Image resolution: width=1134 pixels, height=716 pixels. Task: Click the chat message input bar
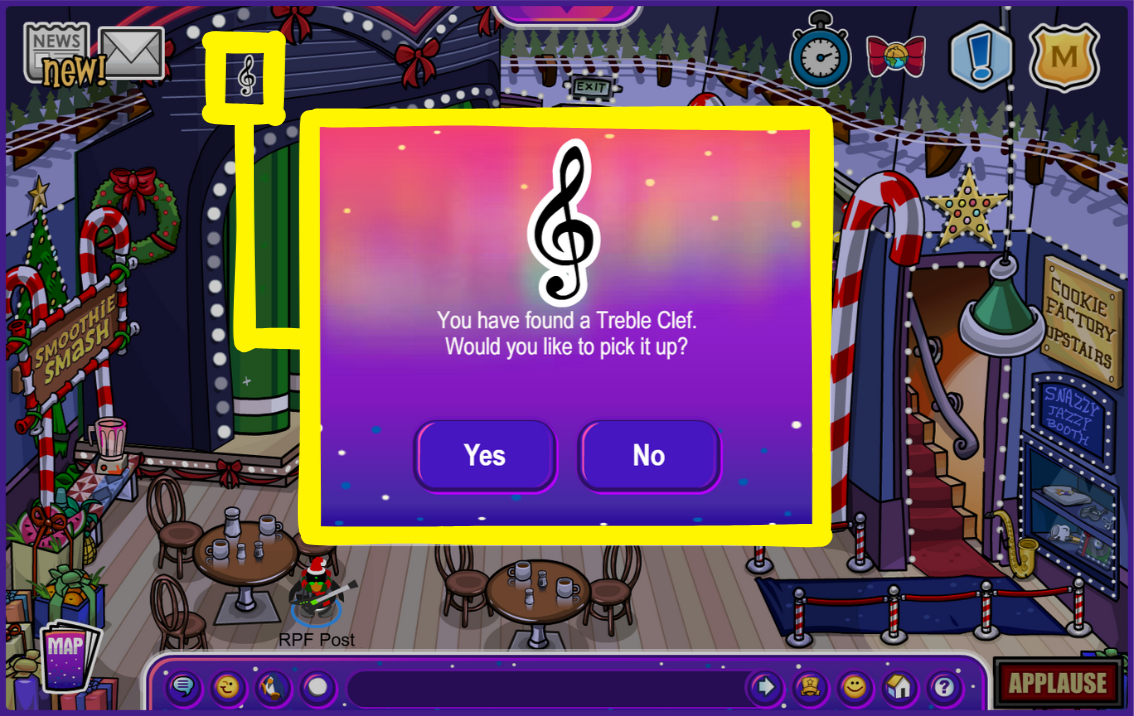(x=545, y=688)
